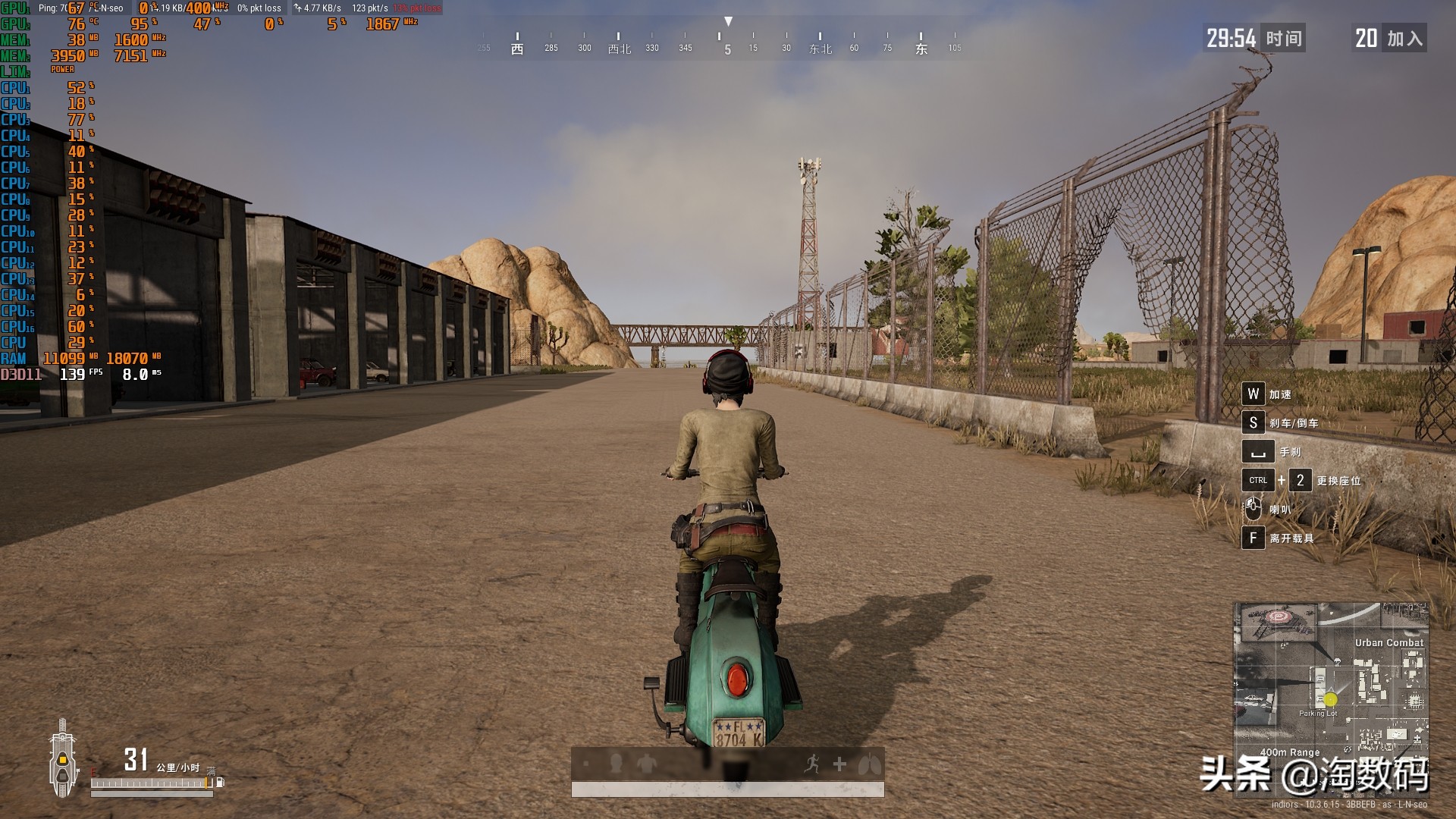Click the helmet status icon
This screenshot has width=1456, height=819.
[616, 763]
